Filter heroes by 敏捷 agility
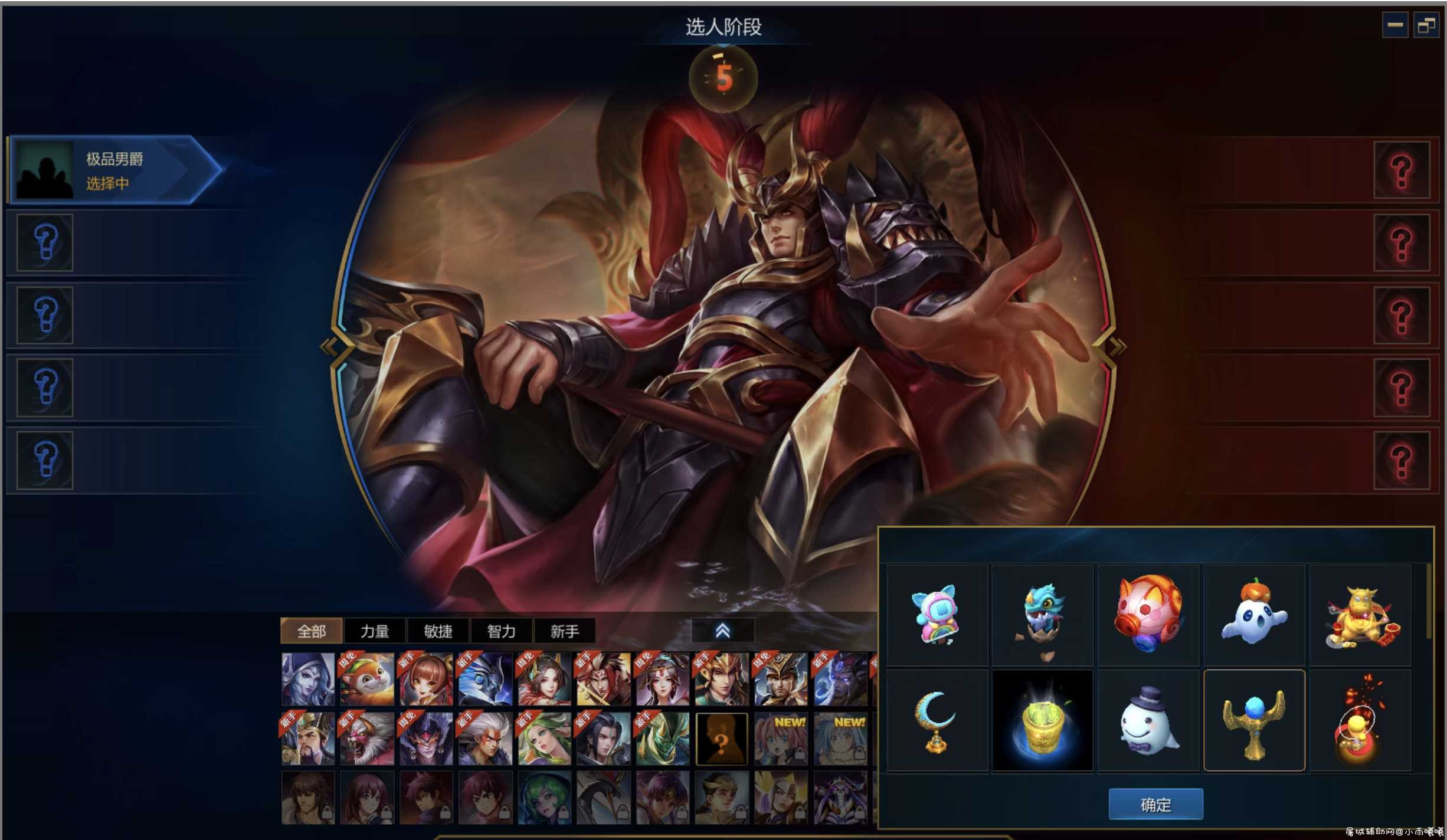1447x840 pixels. [x=438, y=631]
